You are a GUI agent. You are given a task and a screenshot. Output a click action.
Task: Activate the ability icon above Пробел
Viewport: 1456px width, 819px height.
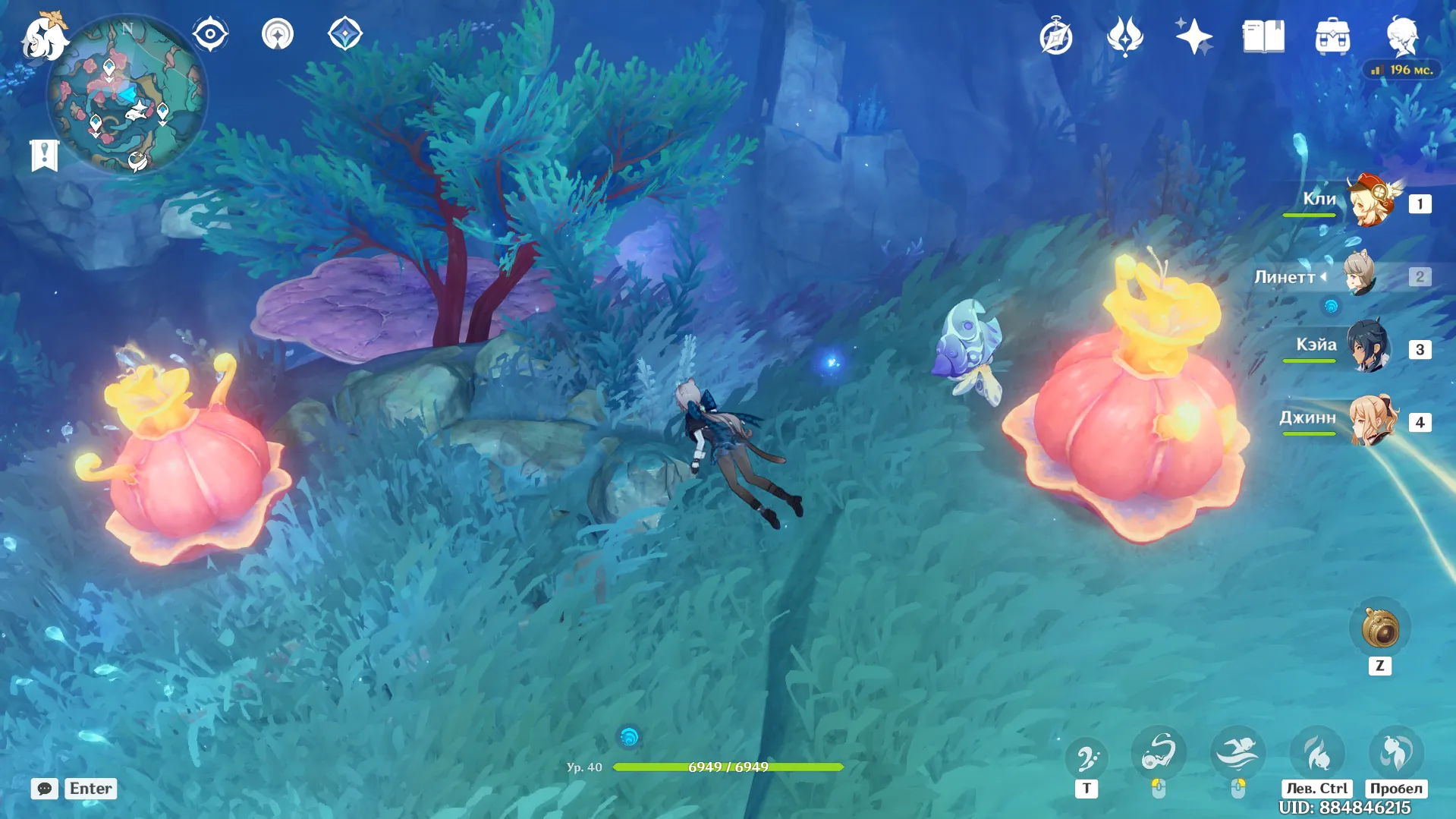tap(1396, 752)
